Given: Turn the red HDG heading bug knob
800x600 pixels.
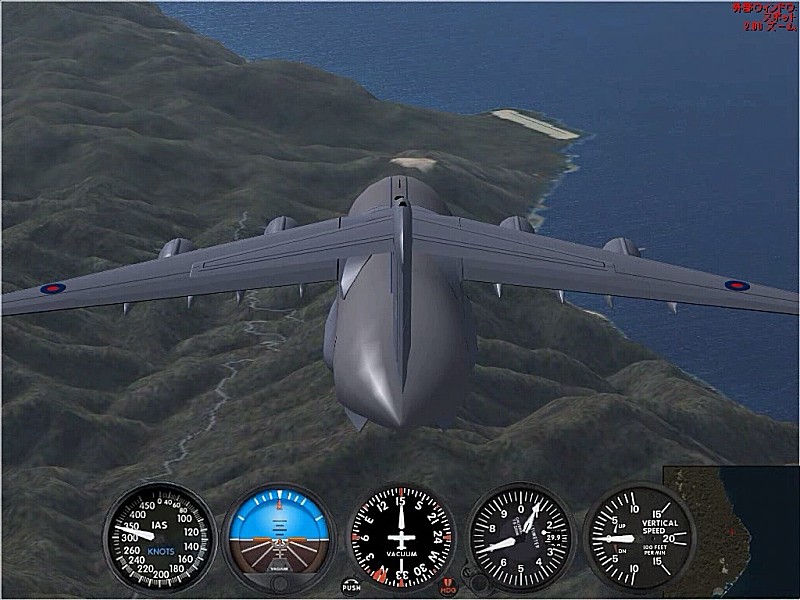Looking at the screenshot, I should [x=449, y=586].
